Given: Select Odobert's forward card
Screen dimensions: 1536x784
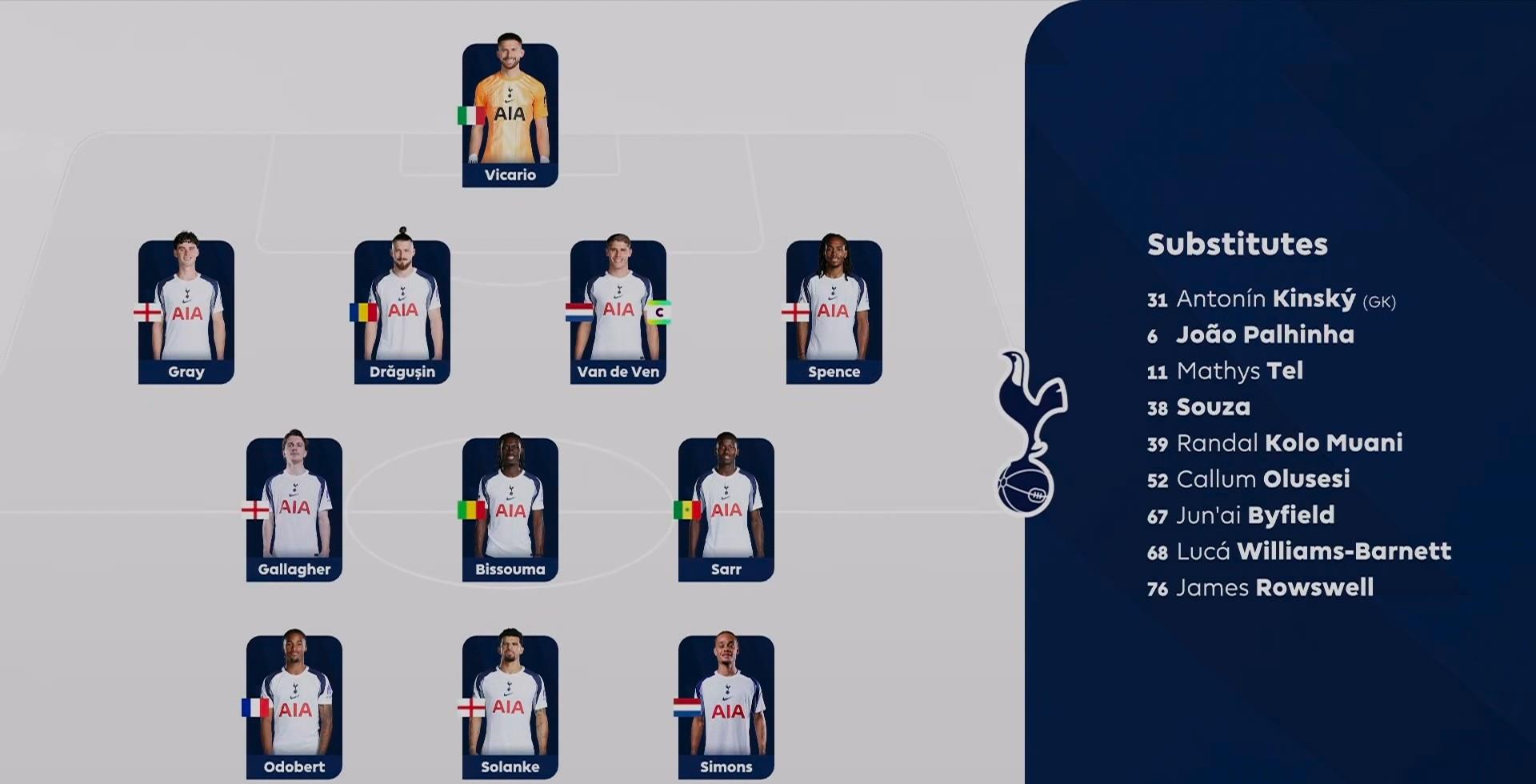Looking at the screenshot, I should pos(294,707).
